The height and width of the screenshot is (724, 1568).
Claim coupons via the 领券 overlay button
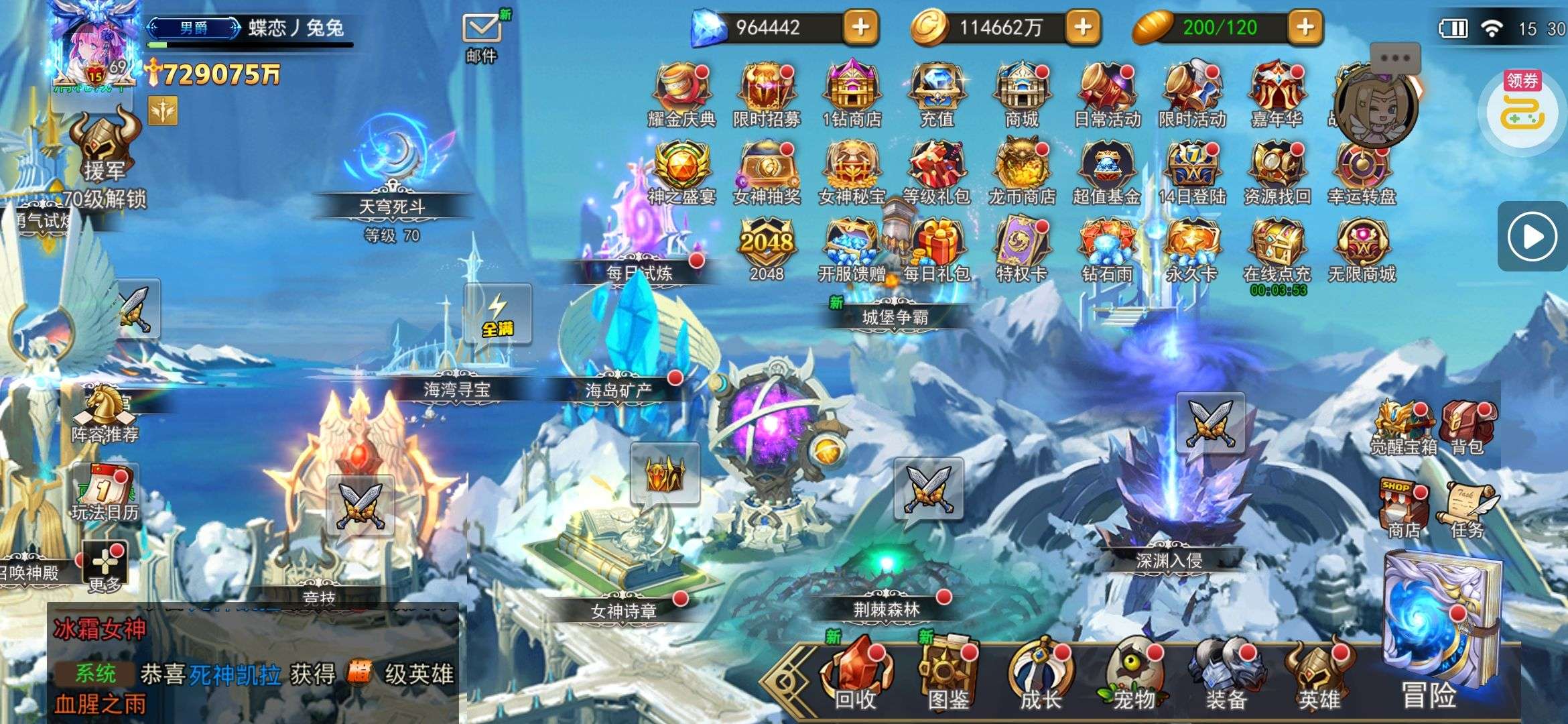tap(1522, 111)
